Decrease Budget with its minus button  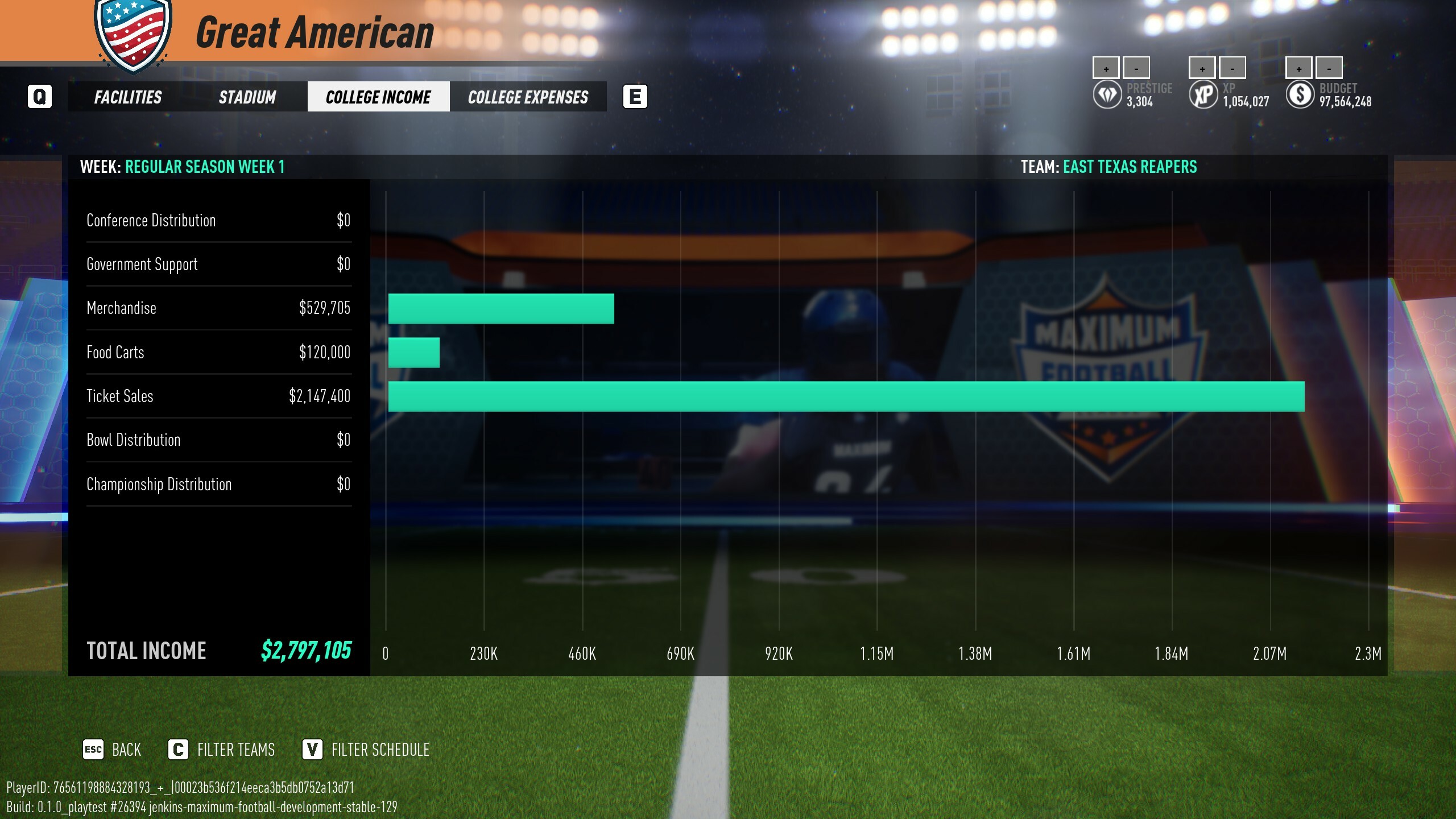[x=1329, y=68]
